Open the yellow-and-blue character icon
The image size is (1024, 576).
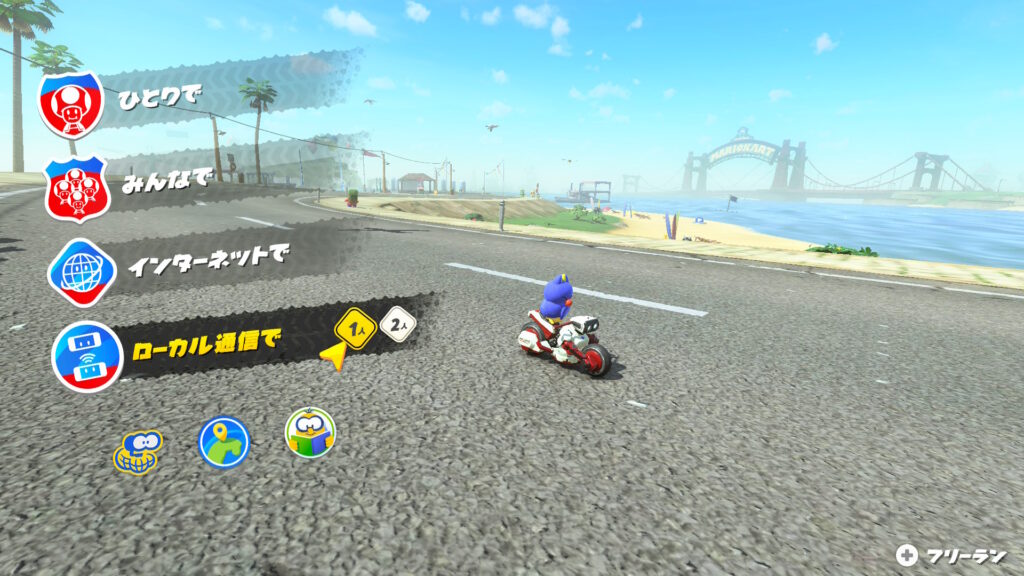[138, 452]
